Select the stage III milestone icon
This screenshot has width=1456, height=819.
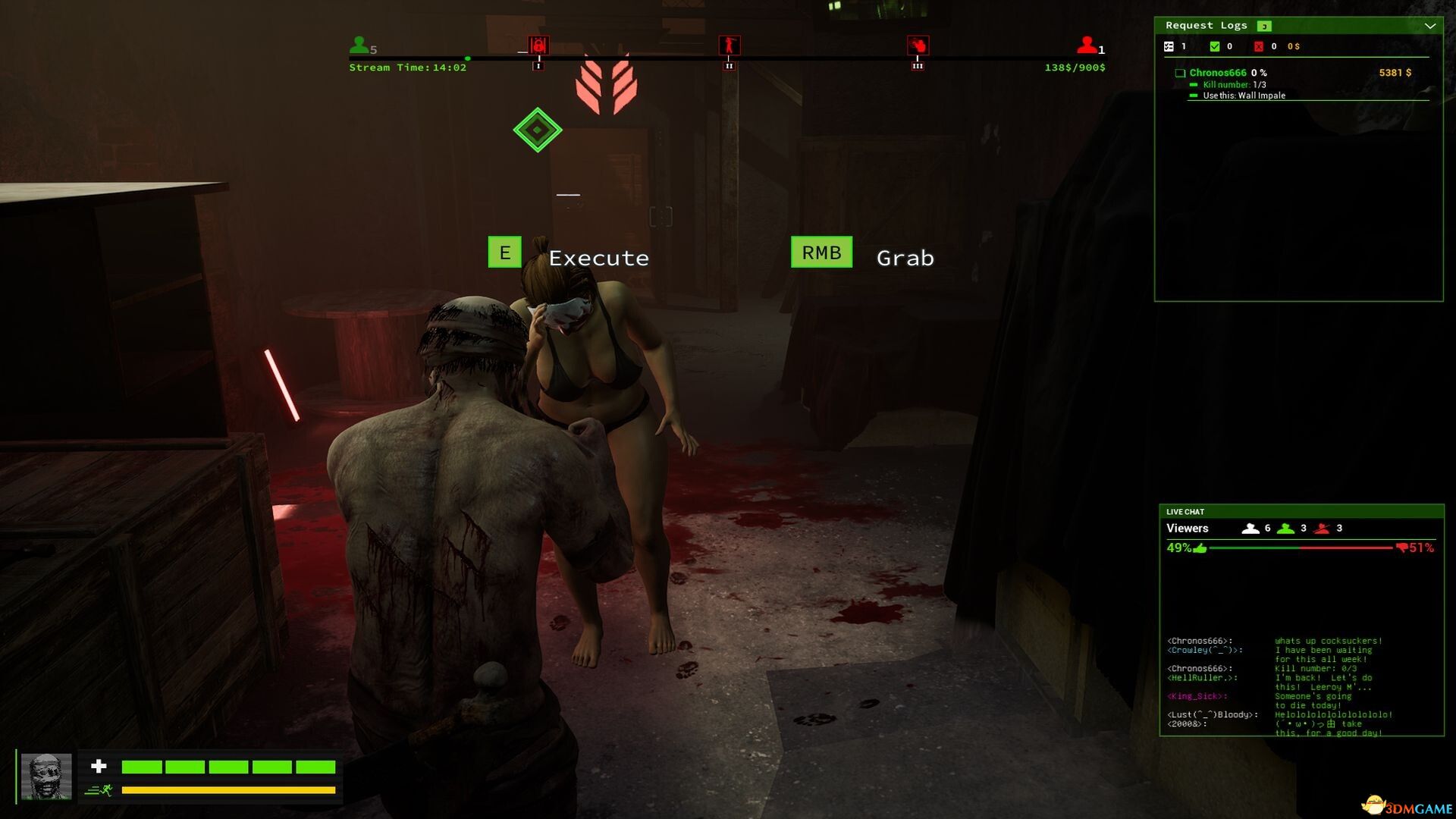coord(918,45)
